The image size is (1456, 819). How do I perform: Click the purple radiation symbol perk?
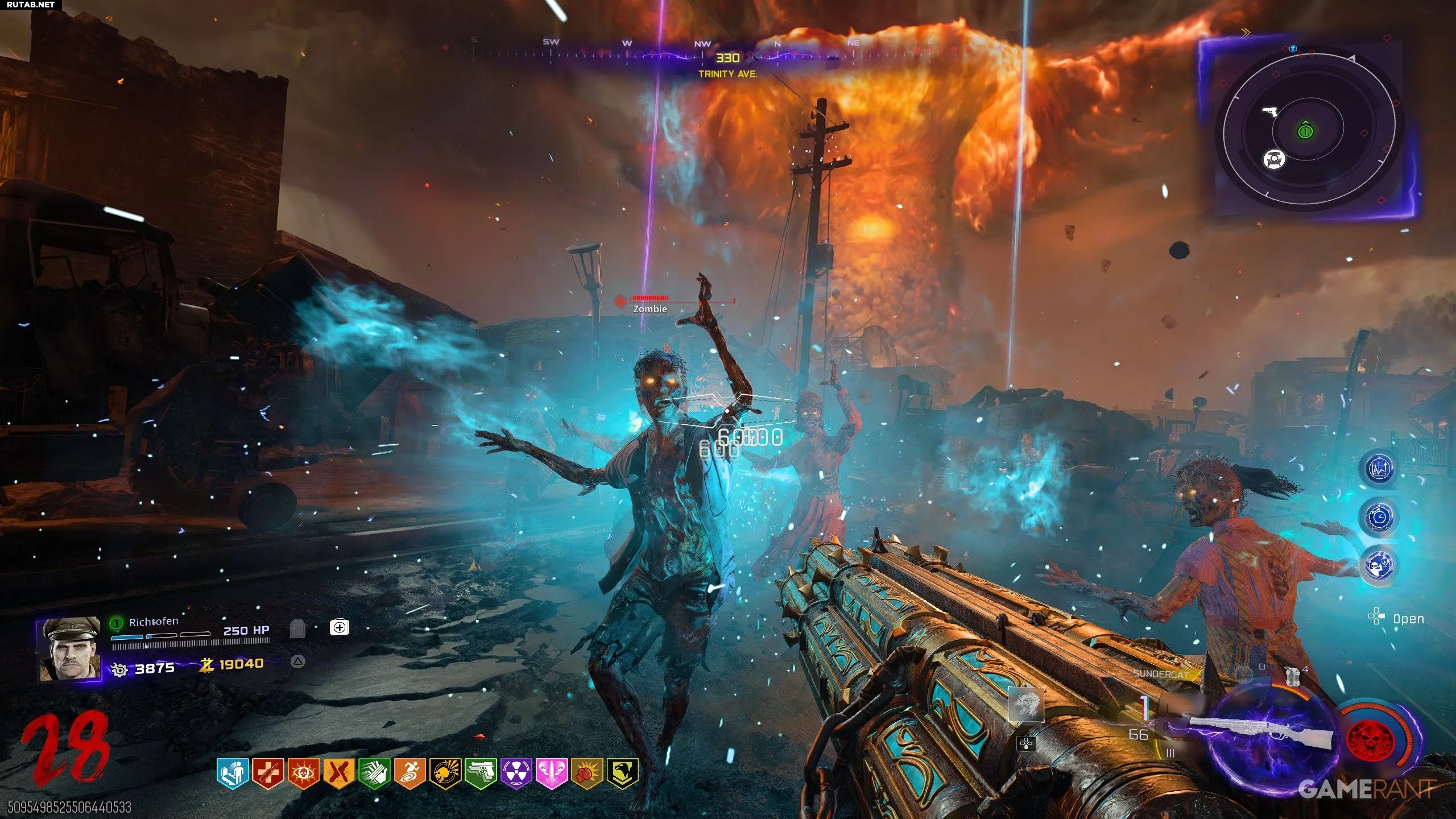[x=516, y=773]
